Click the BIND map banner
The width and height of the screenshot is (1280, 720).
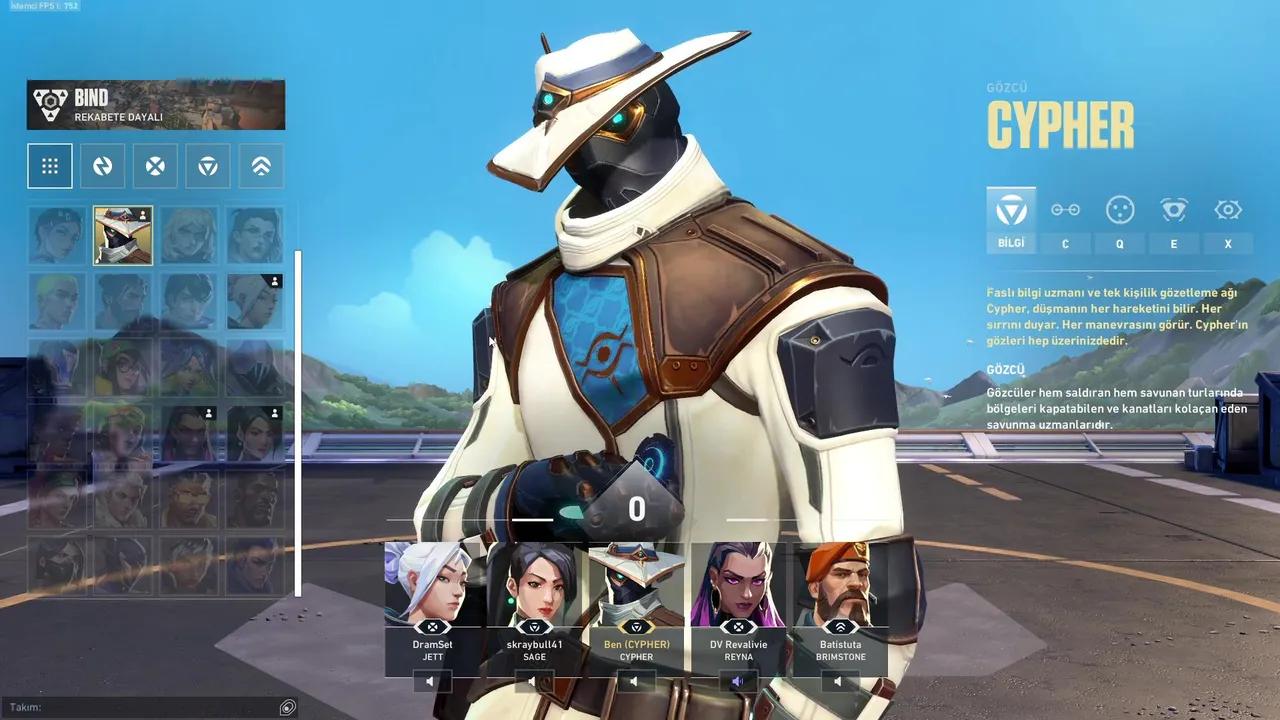pos(154,104)
